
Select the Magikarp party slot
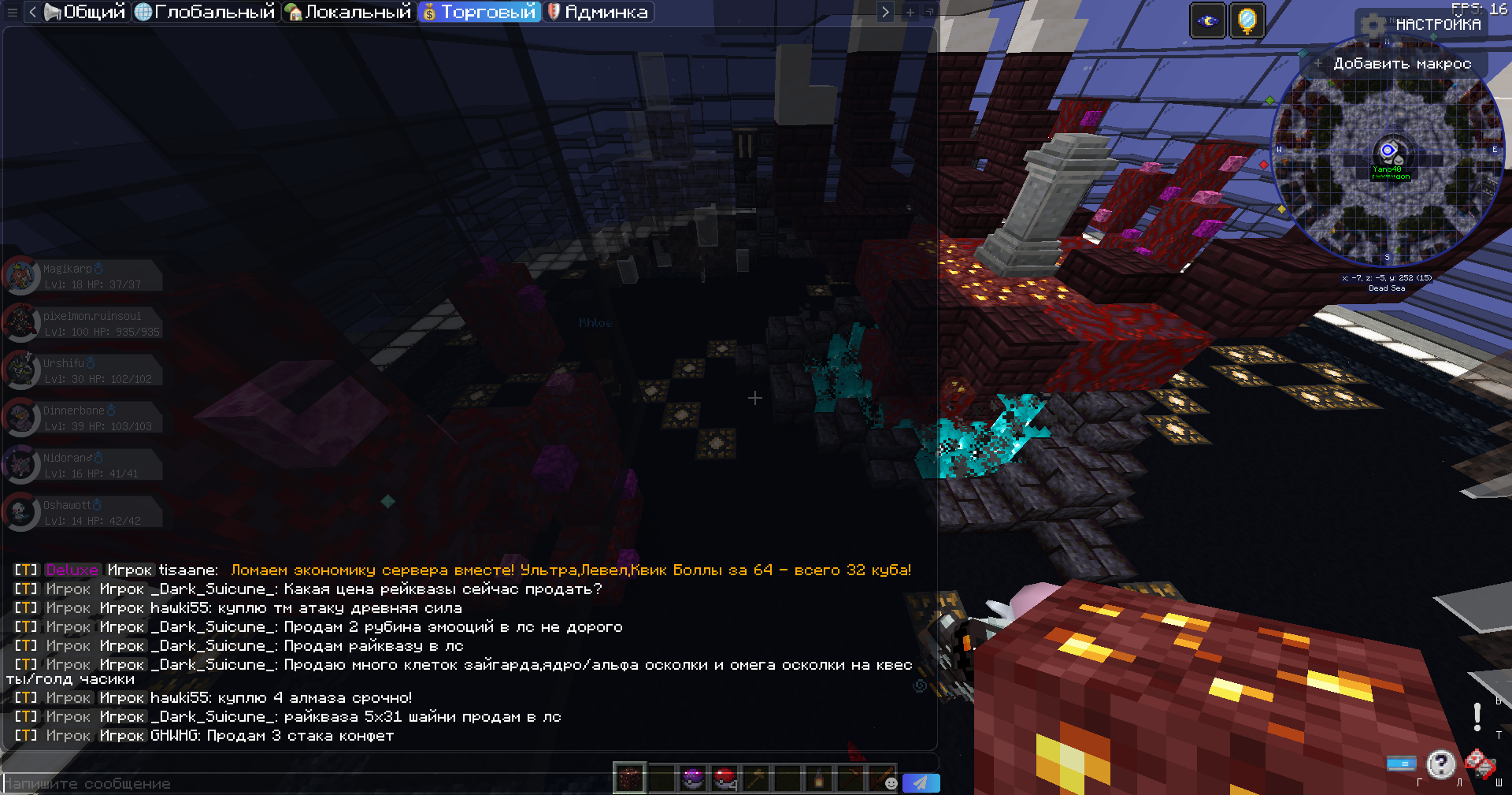pyautogui.click(x=83, y=276)
